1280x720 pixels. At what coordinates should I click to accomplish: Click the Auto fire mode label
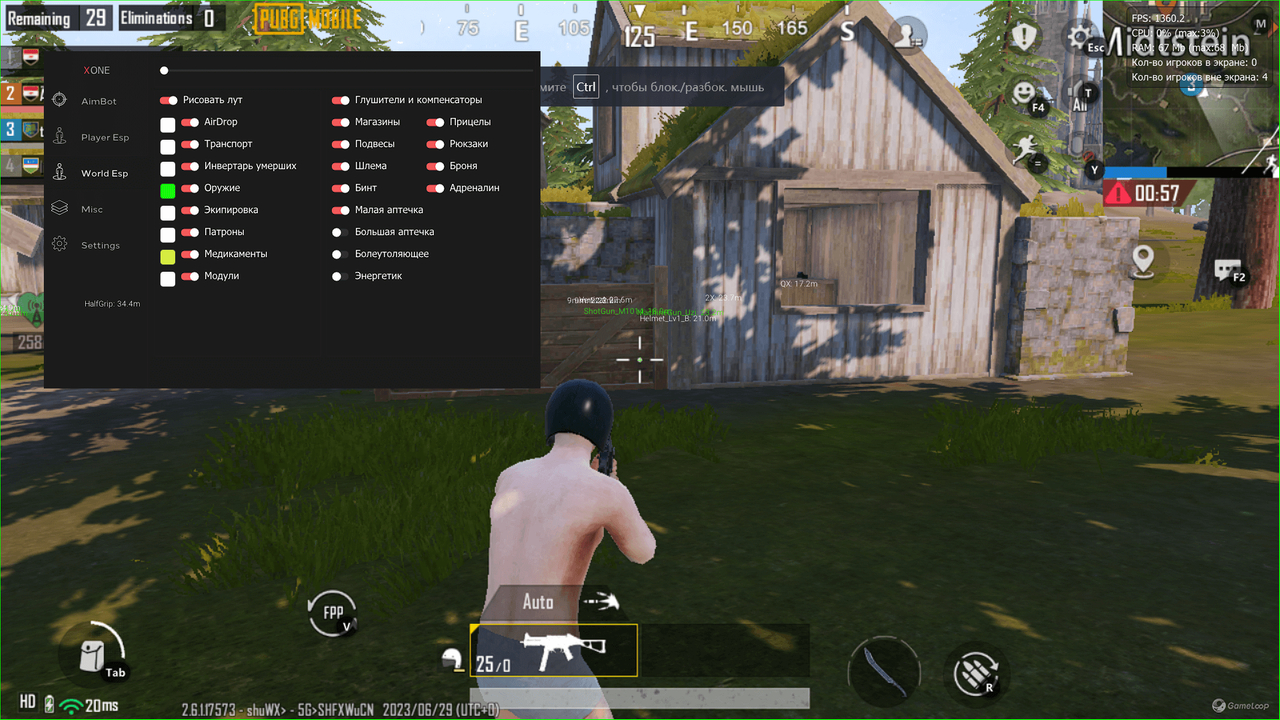click(538, 601)
